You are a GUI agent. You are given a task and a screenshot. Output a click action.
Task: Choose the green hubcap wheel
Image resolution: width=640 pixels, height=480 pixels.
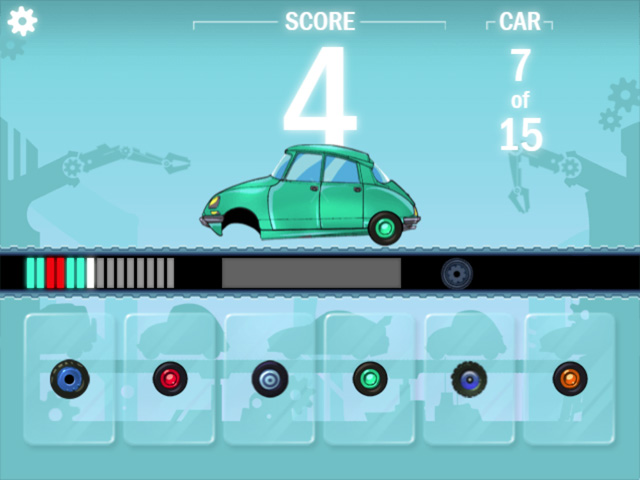(x=369, y=378)
